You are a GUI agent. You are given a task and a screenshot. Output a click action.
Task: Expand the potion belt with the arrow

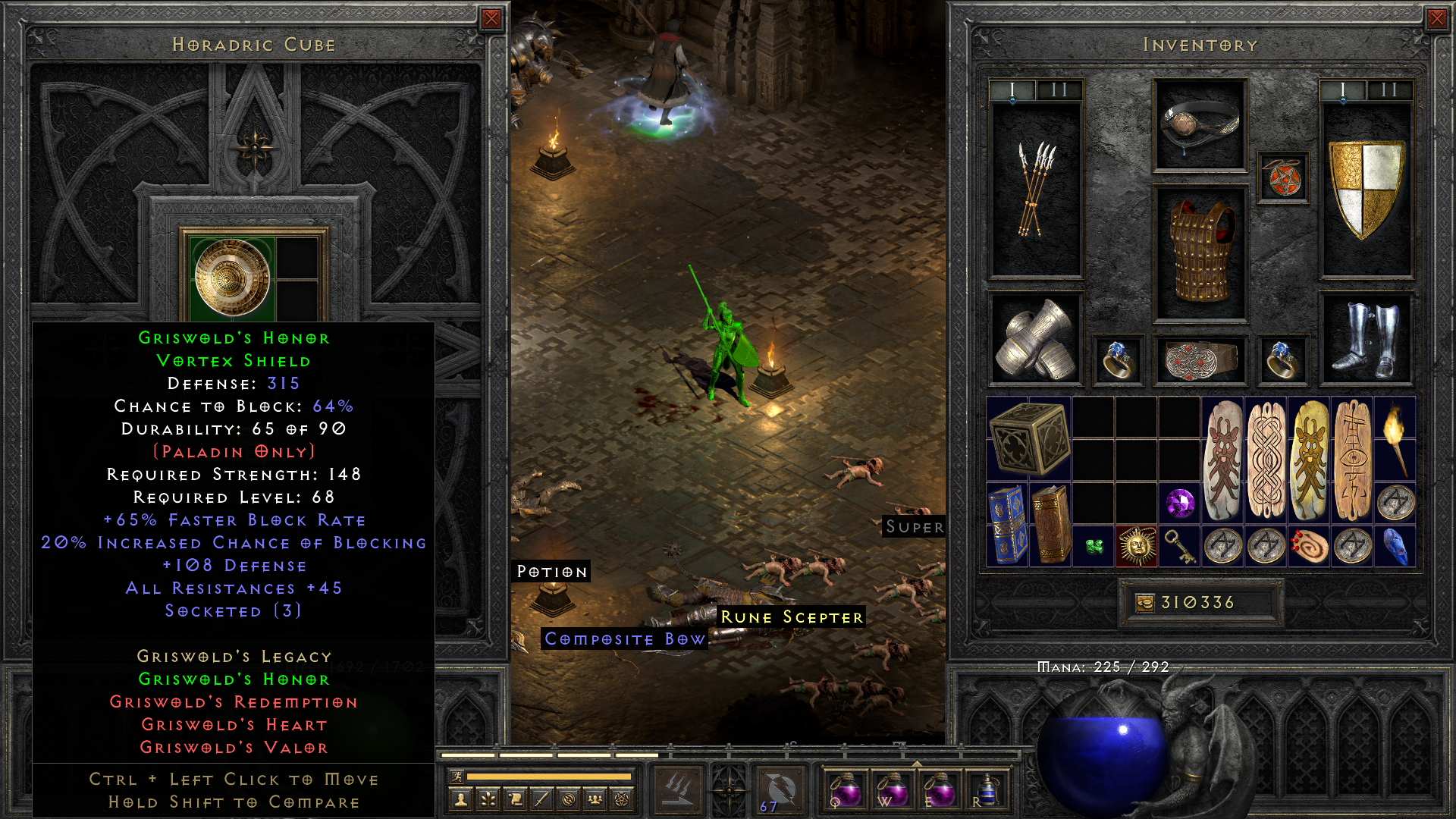click(917, 764)
